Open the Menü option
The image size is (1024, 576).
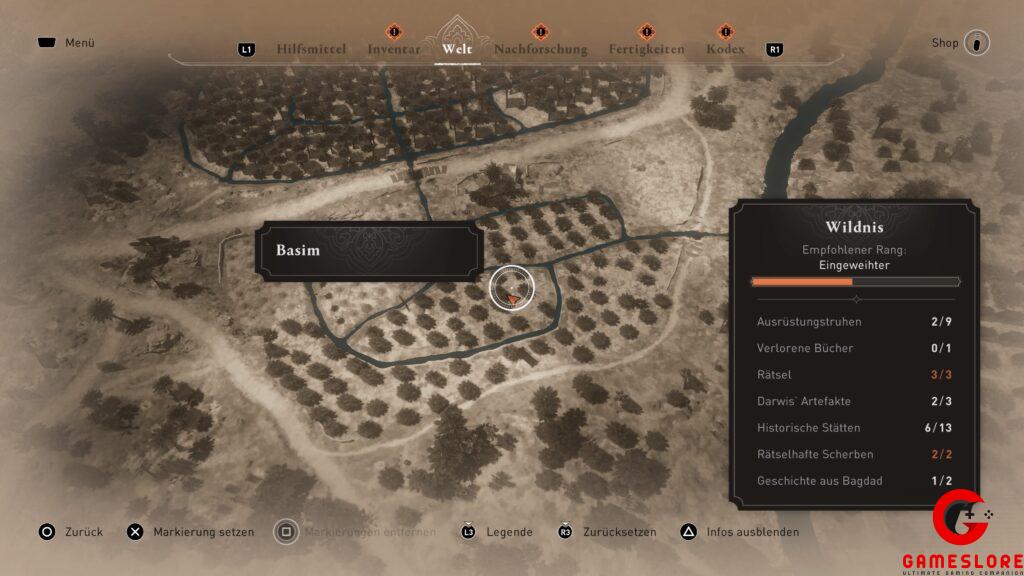tap(67, 43)
